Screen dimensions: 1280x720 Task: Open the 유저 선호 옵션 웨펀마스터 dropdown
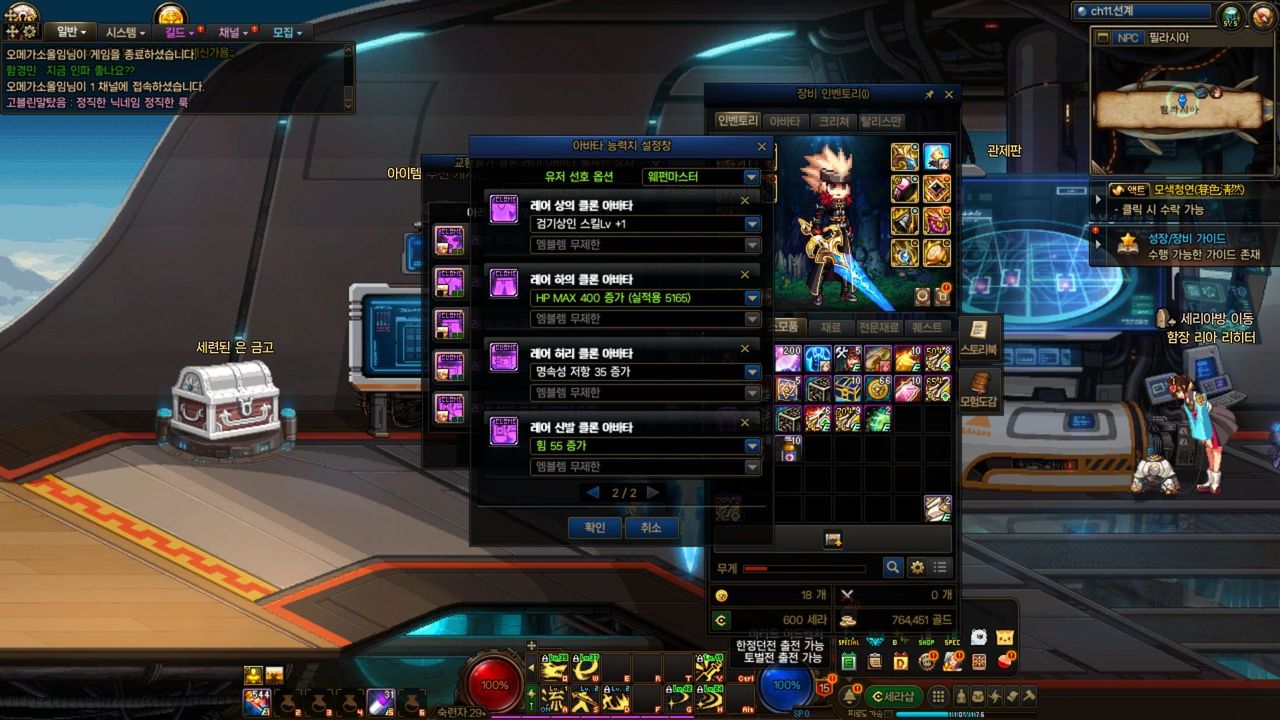752,177
